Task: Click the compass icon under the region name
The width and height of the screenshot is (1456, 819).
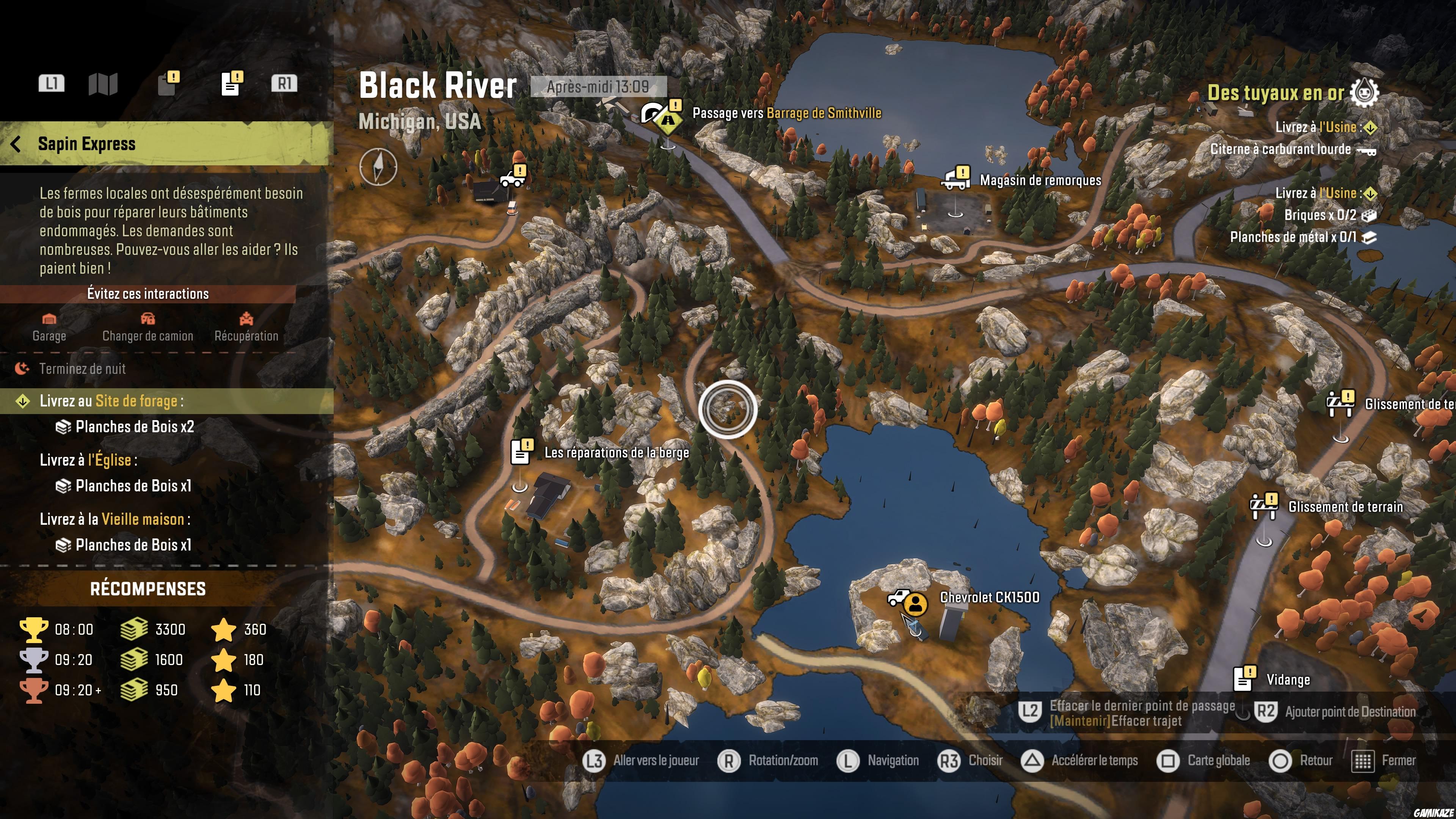Action: coord(378,167)
